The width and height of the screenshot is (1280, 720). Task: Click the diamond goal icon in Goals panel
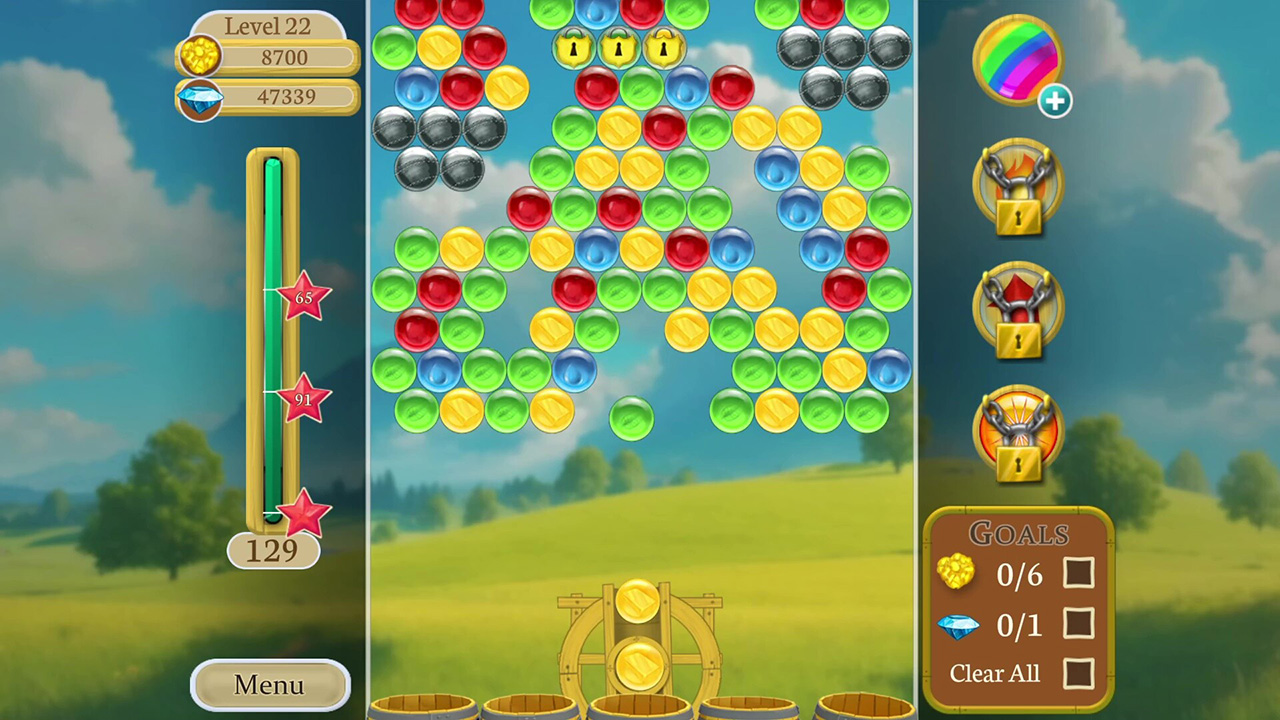956,624
